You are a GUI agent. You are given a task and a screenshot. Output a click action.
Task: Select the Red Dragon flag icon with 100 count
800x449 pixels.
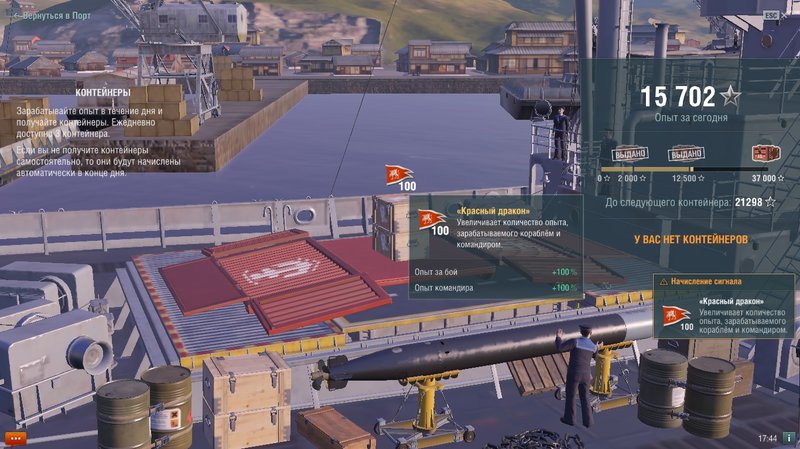[400, 176]
